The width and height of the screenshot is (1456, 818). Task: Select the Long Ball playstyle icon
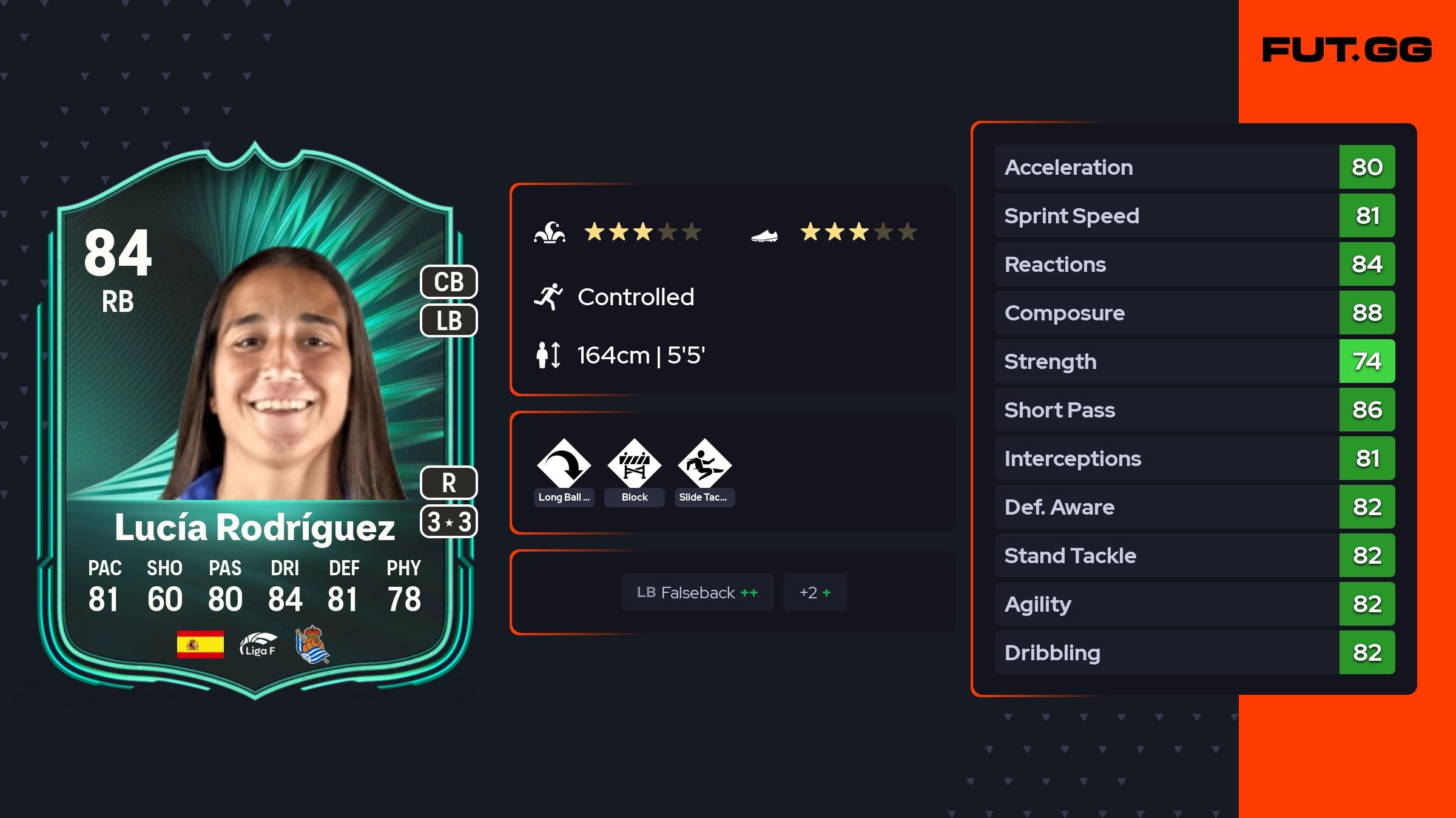pos(564,465)
